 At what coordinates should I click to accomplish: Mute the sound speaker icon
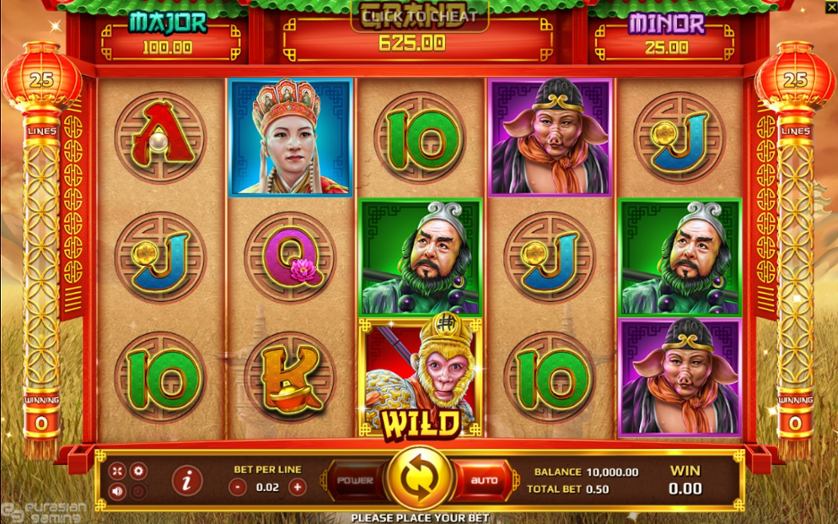[119, 491]
